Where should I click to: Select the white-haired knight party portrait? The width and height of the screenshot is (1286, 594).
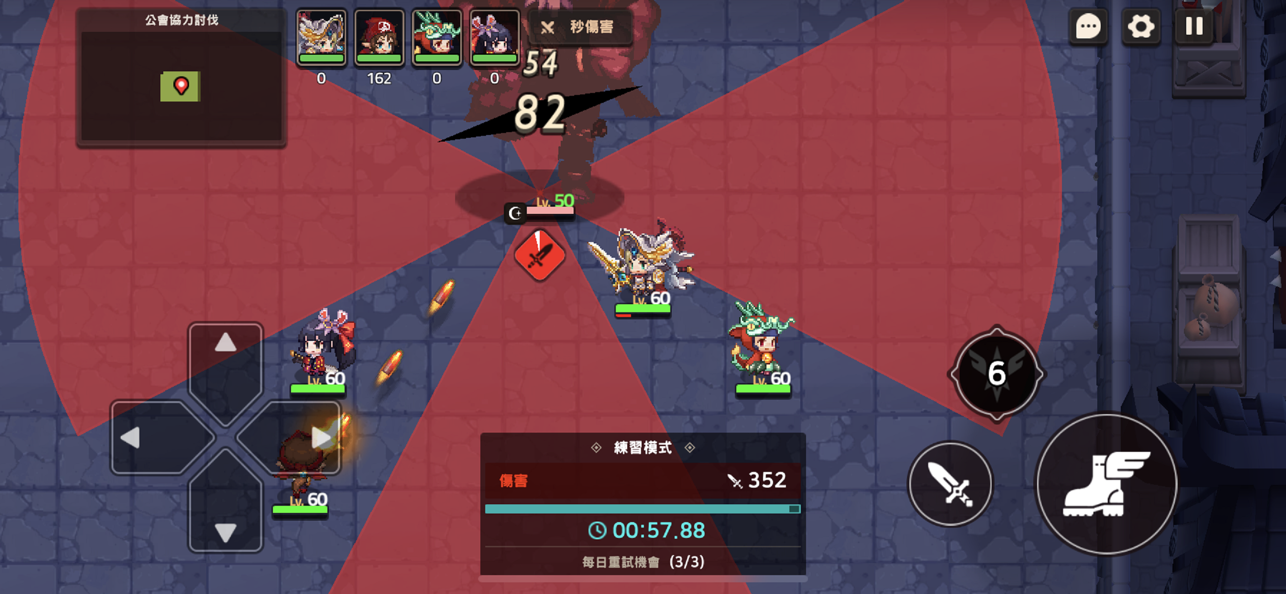pos(321,38)
